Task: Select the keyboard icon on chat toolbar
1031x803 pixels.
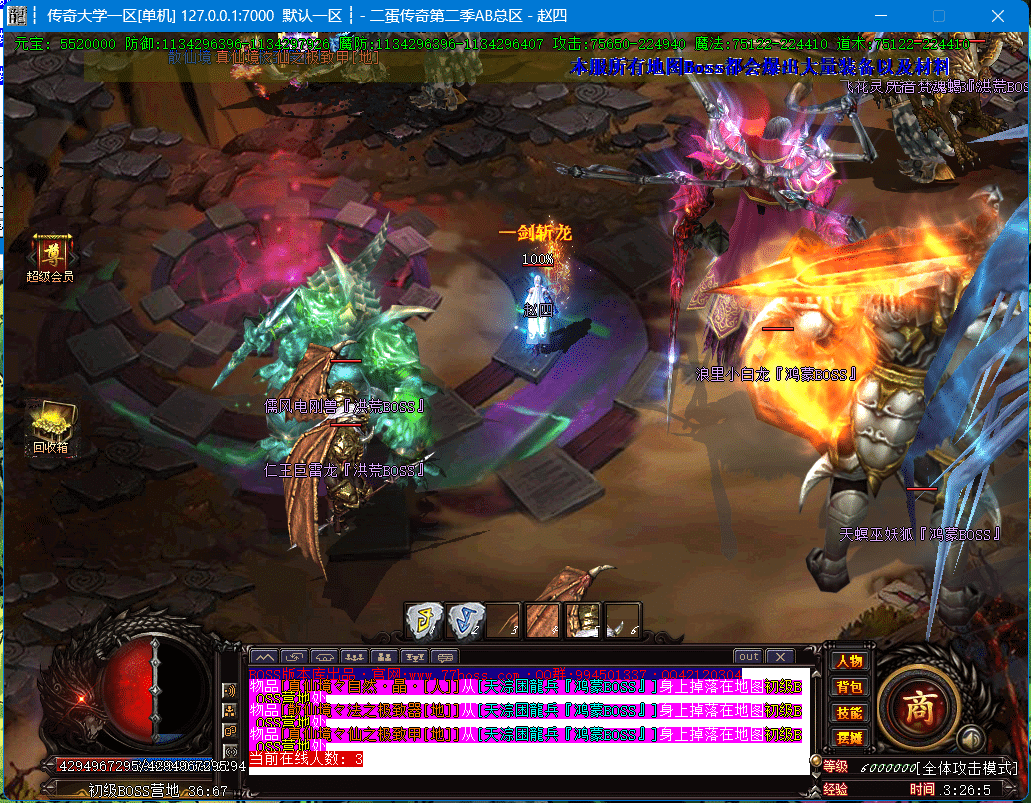Action: (x=442, y=657)
